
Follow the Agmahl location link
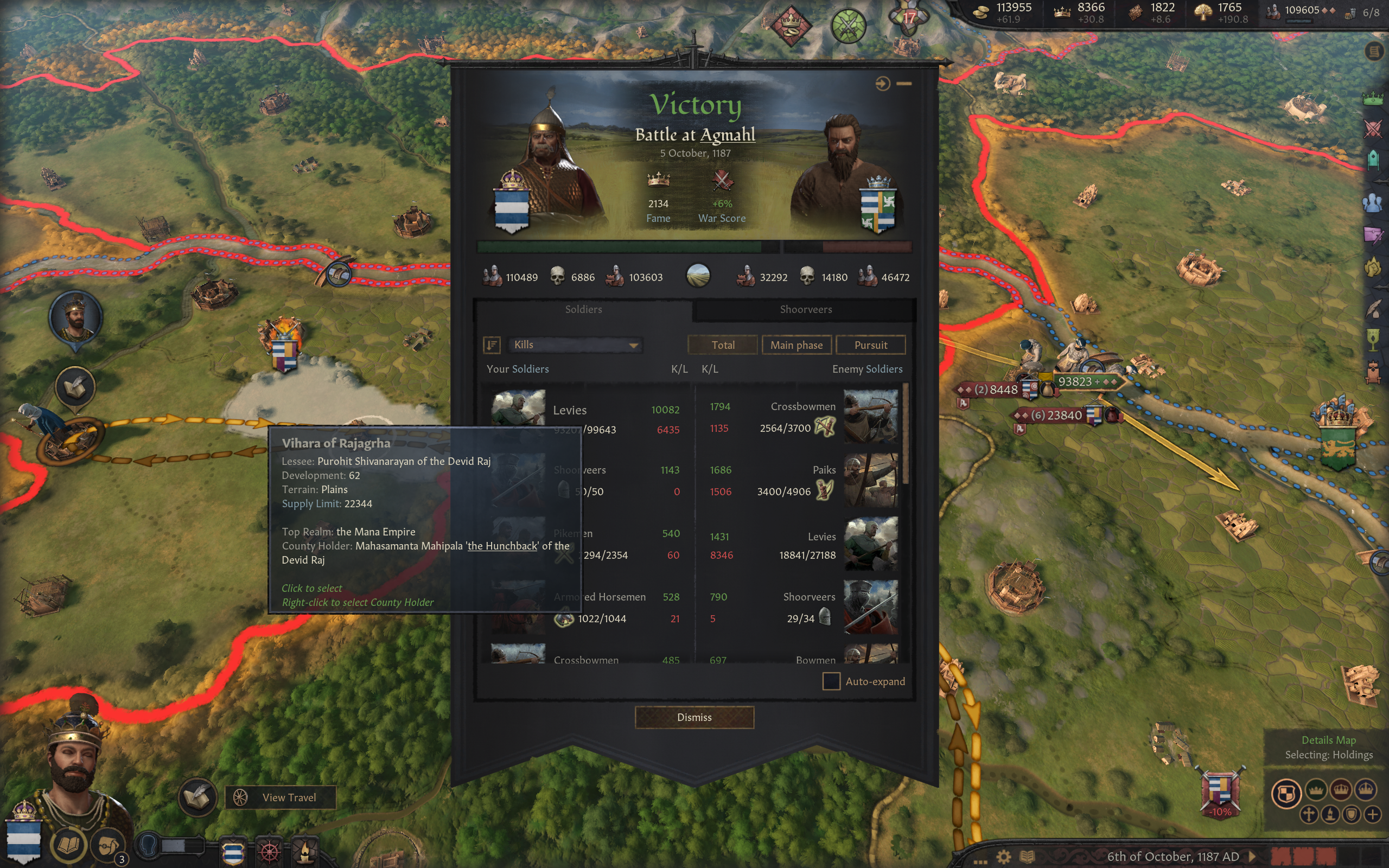point(728,135)
